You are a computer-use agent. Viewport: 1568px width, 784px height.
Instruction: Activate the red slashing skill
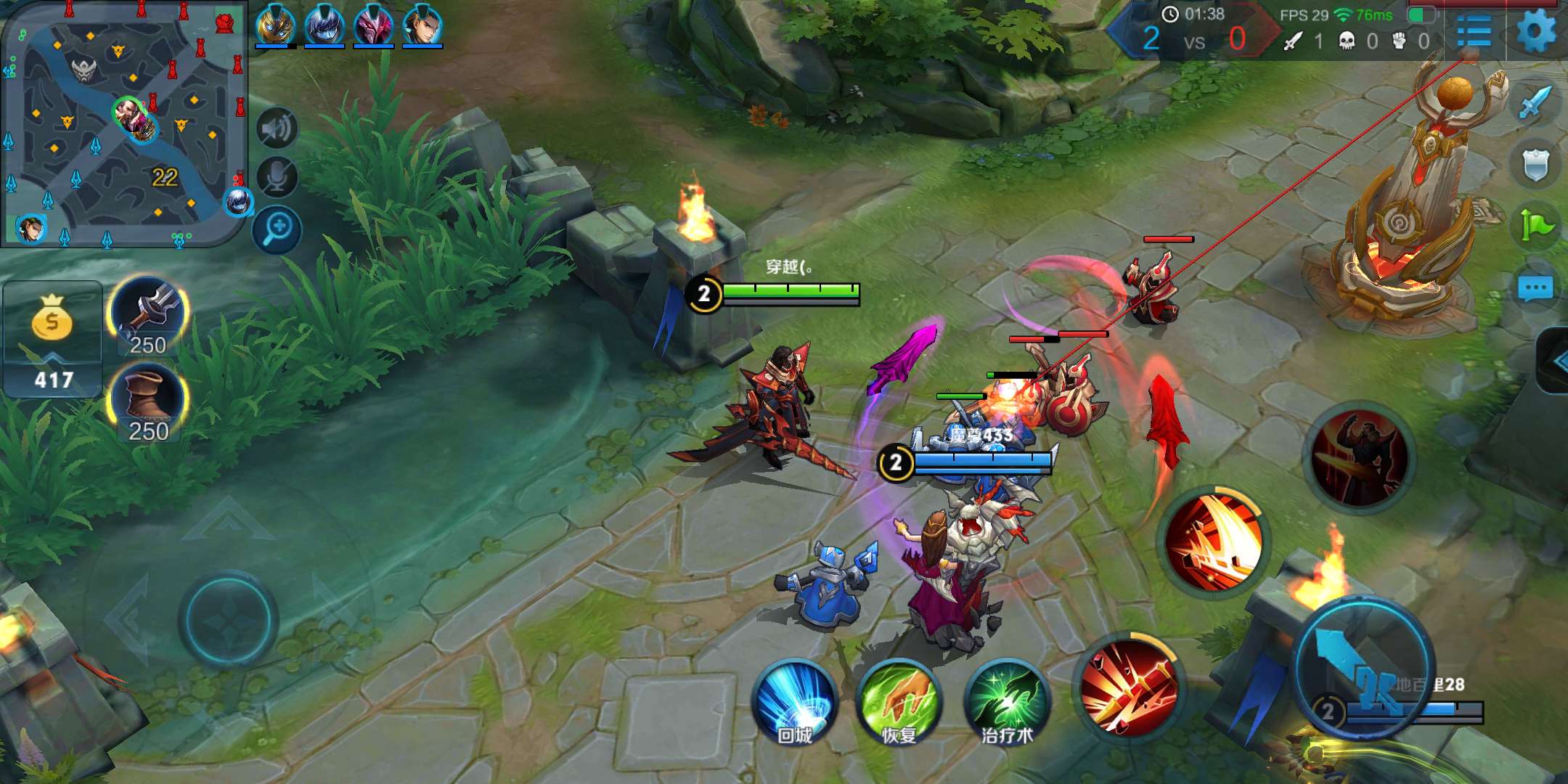1213,542
